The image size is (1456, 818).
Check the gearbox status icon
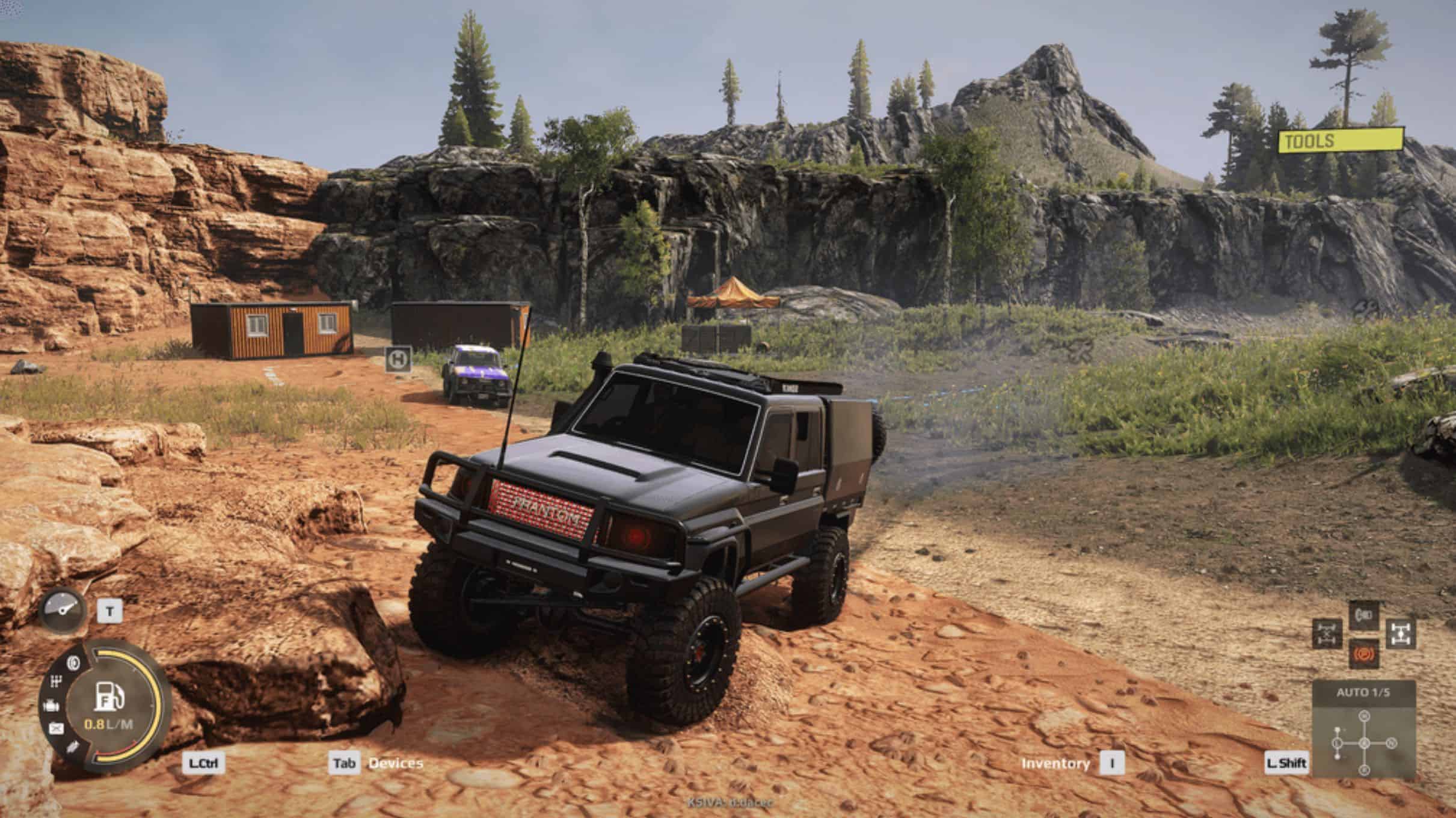click(56, 682)
